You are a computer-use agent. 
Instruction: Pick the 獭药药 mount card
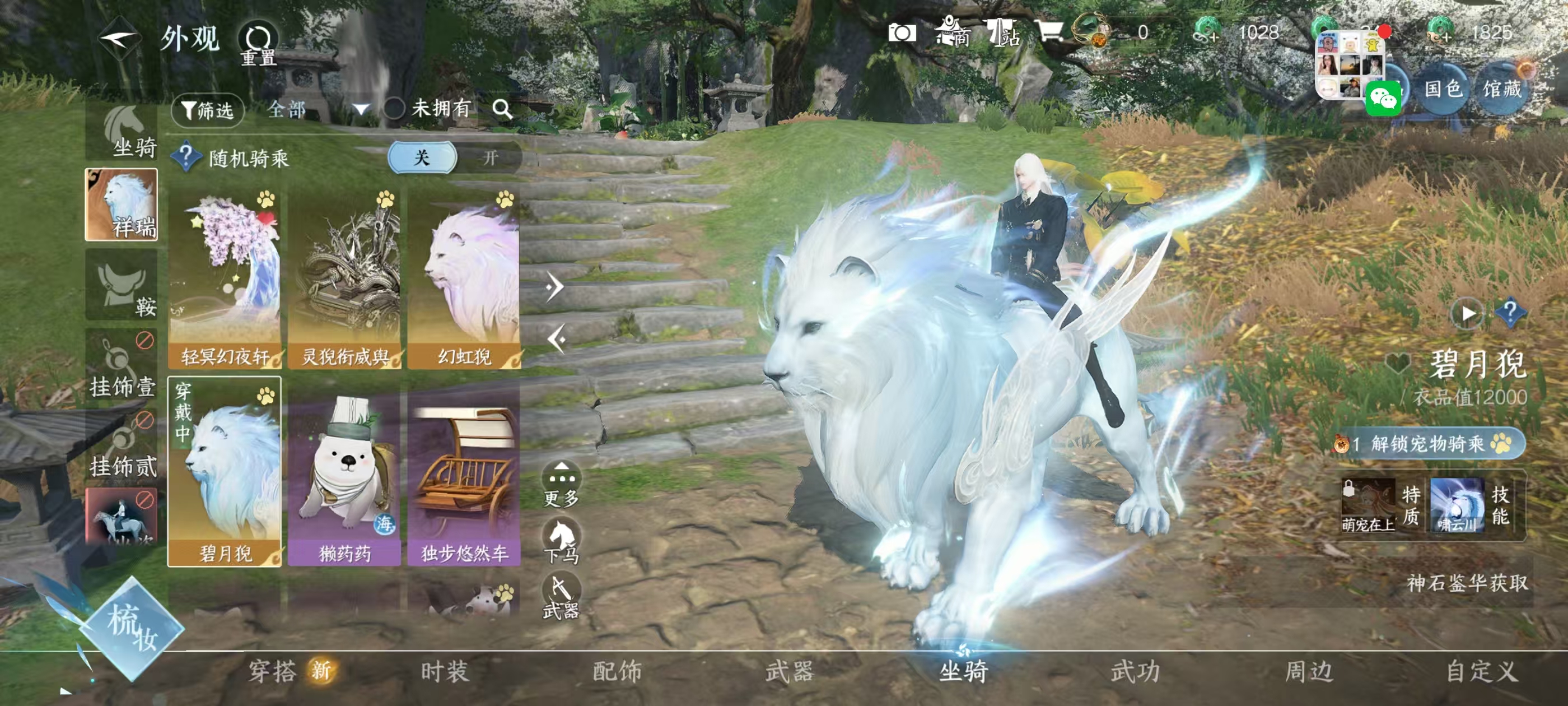point(344,477)
